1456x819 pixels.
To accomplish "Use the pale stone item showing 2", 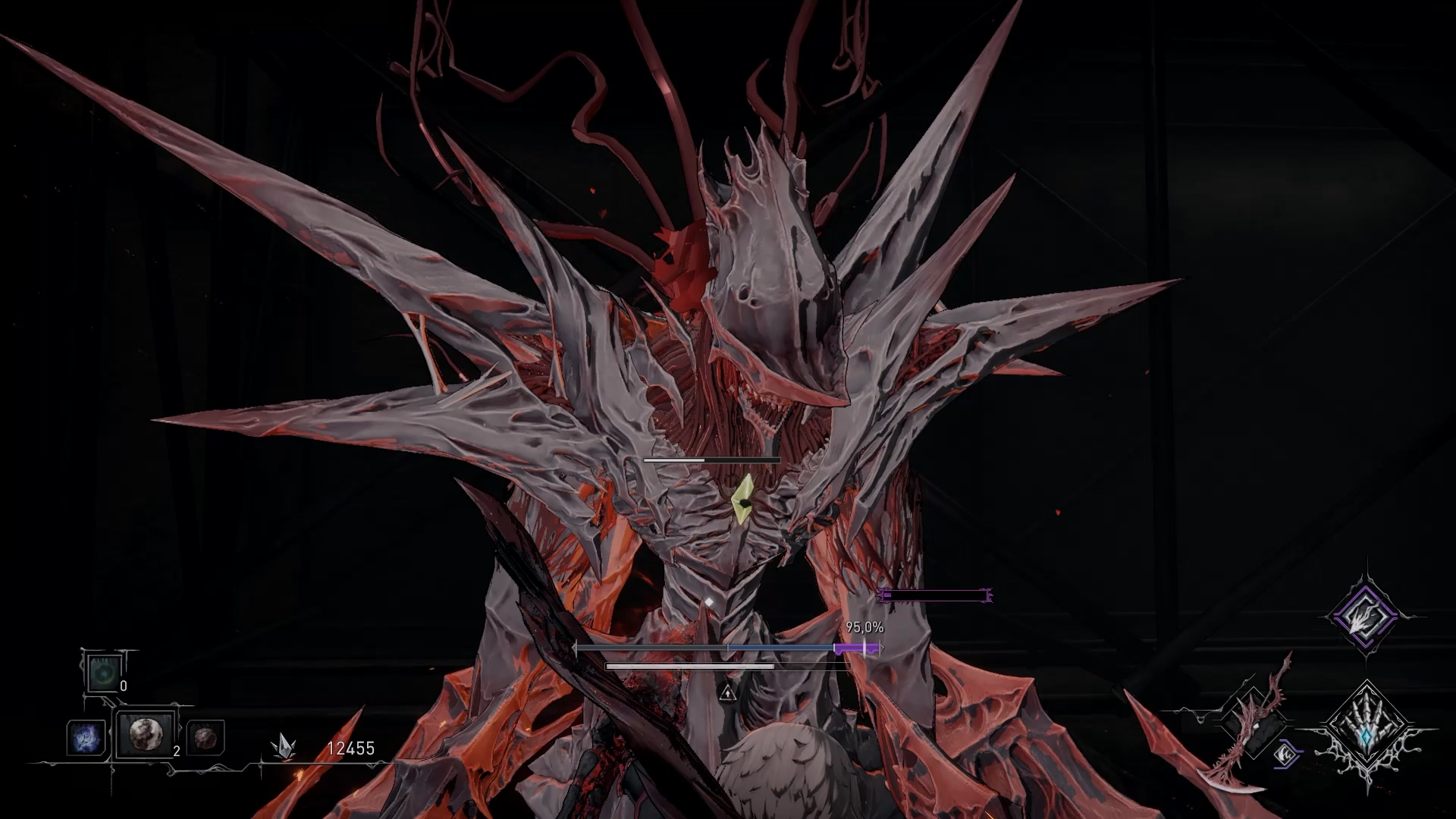I will tap(145, 734).
